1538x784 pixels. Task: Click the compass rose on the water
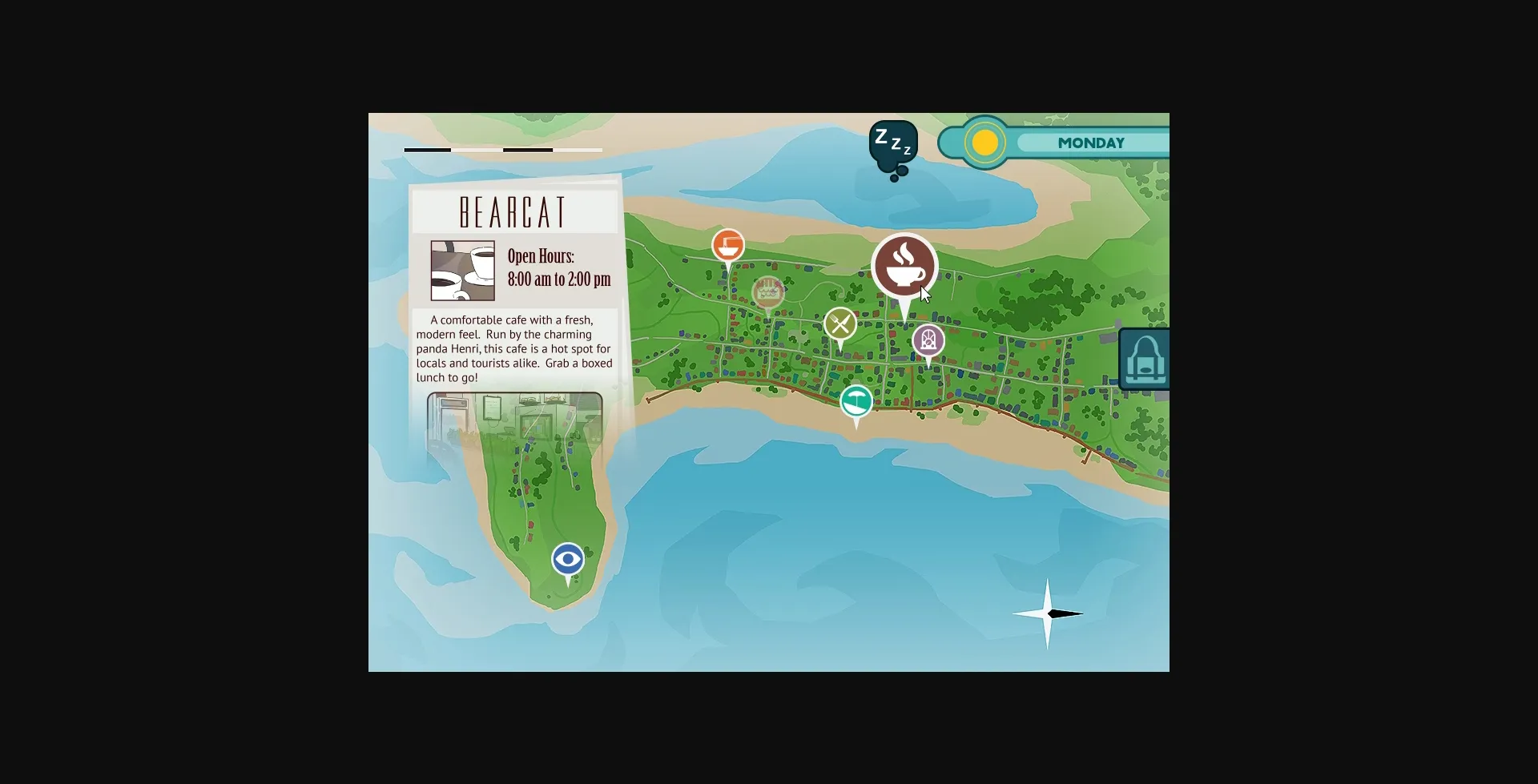click(1049, 613)
